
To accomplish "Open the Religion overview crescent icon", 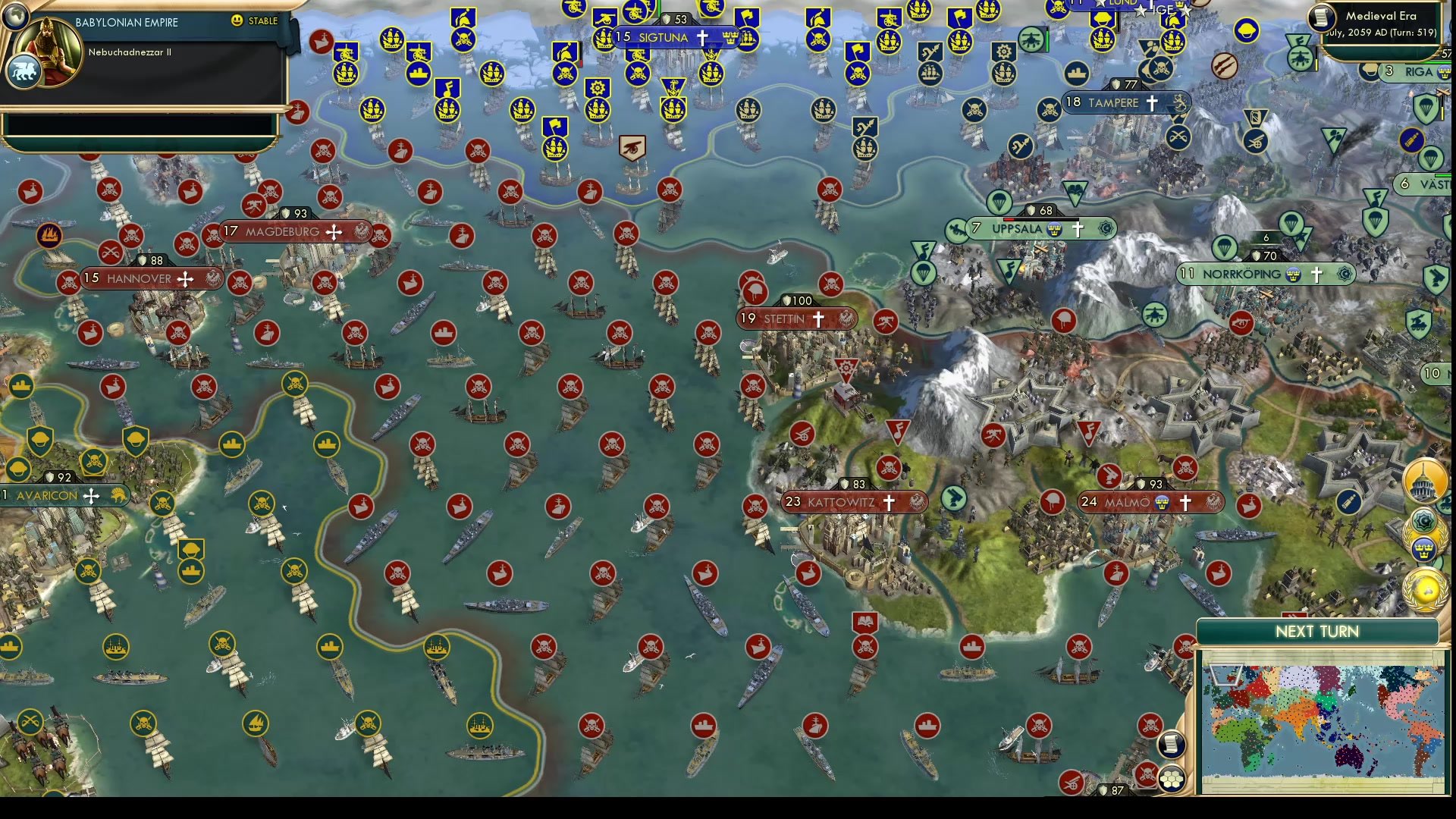I will click(1423, 520).
